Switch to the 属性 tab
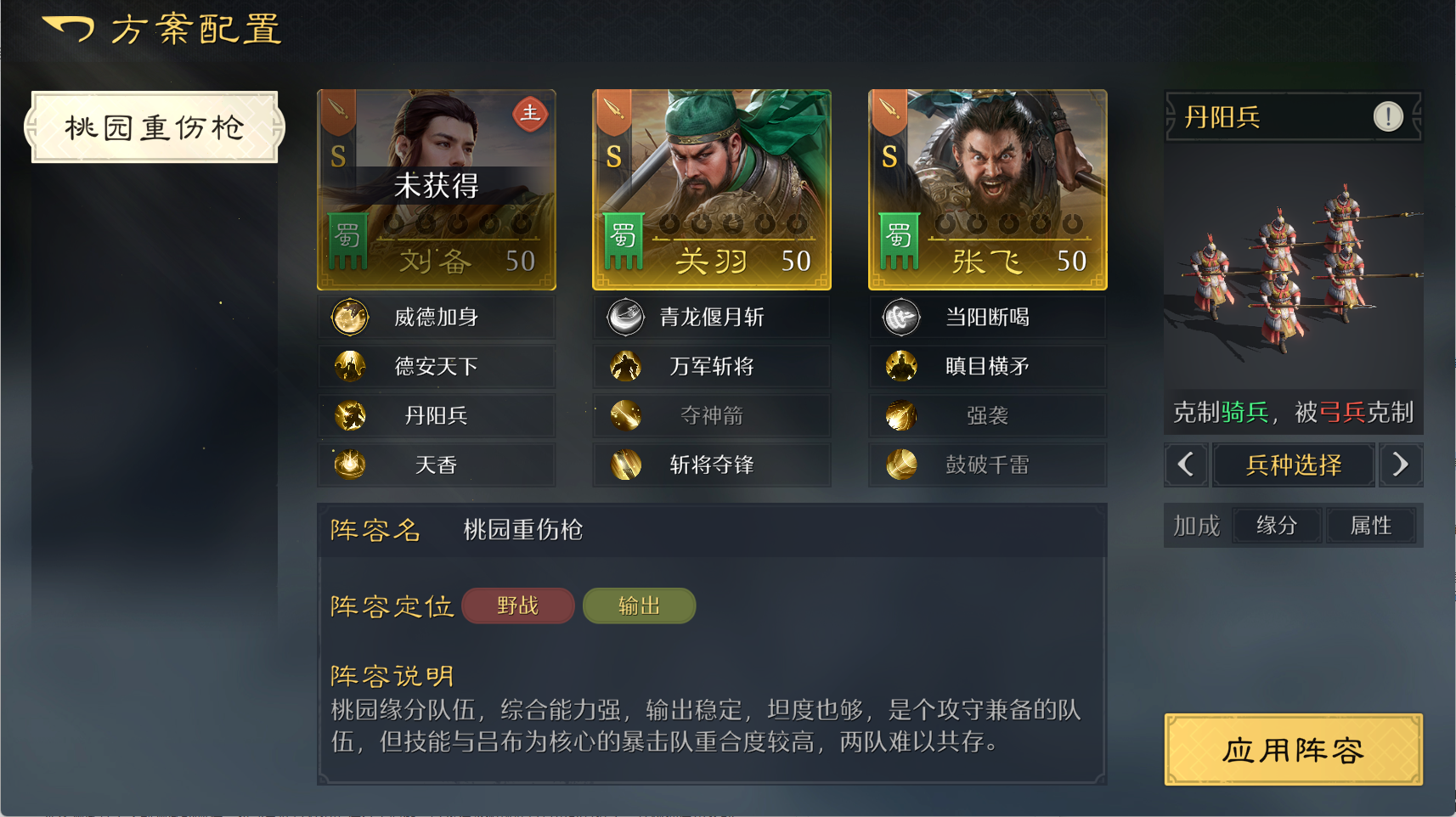Viewport: 1456px width, 817px height. click(1371, 526)
